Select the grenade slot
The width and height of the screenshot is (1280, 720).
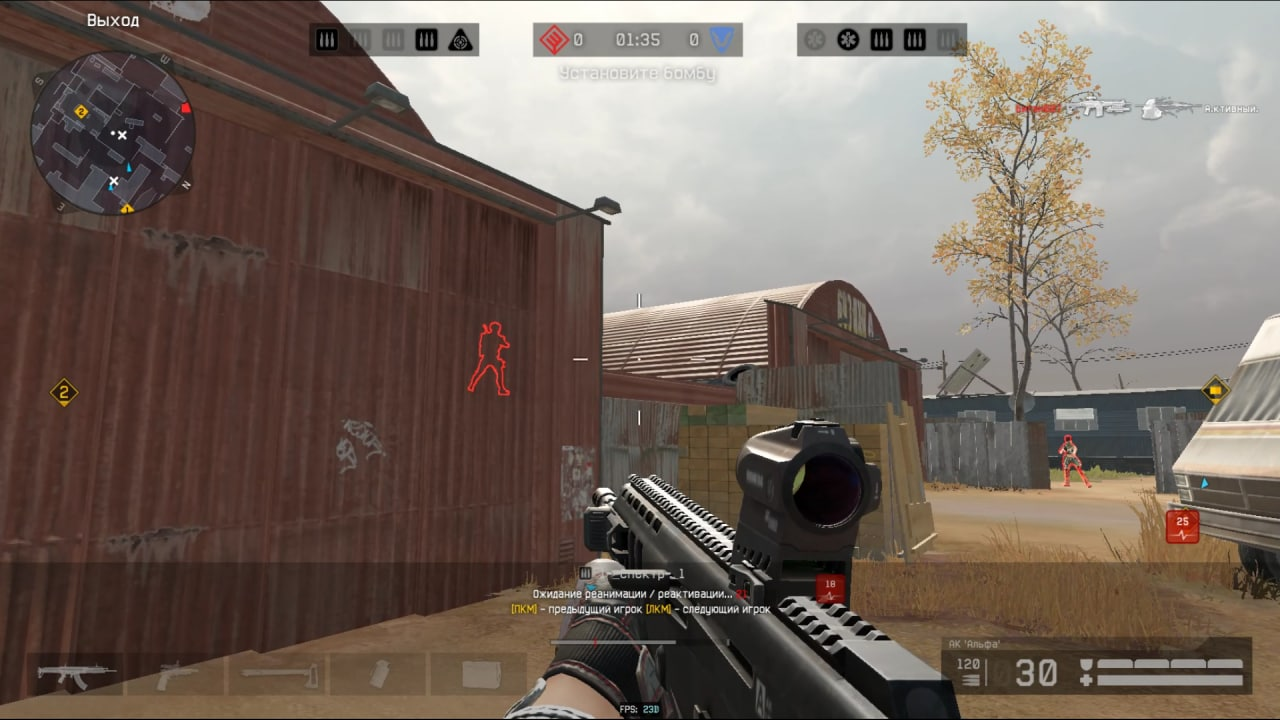click(380, 674)
